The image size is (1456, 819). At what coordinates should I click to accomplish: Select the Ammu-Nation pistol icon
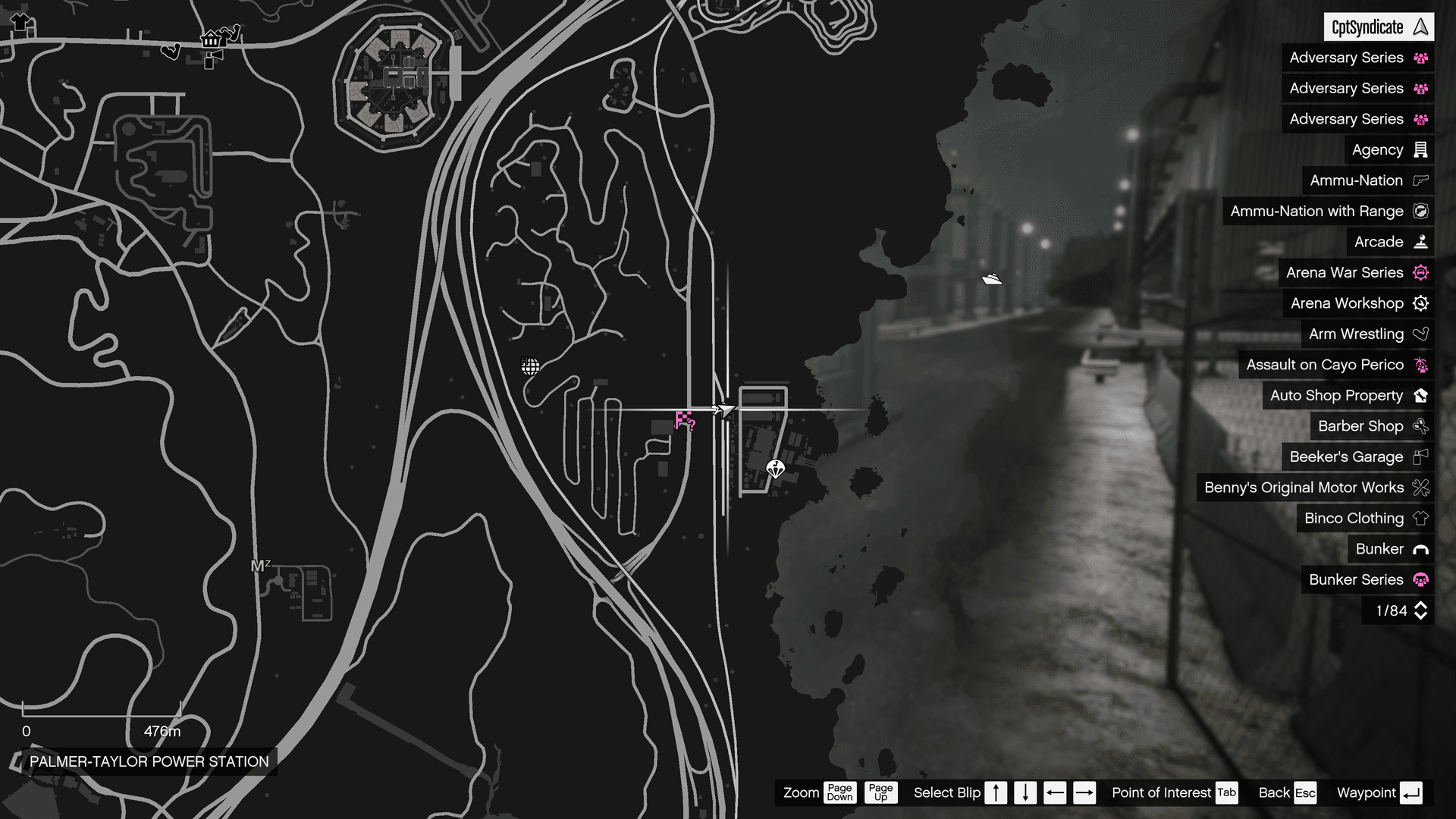coord(1421,180)
